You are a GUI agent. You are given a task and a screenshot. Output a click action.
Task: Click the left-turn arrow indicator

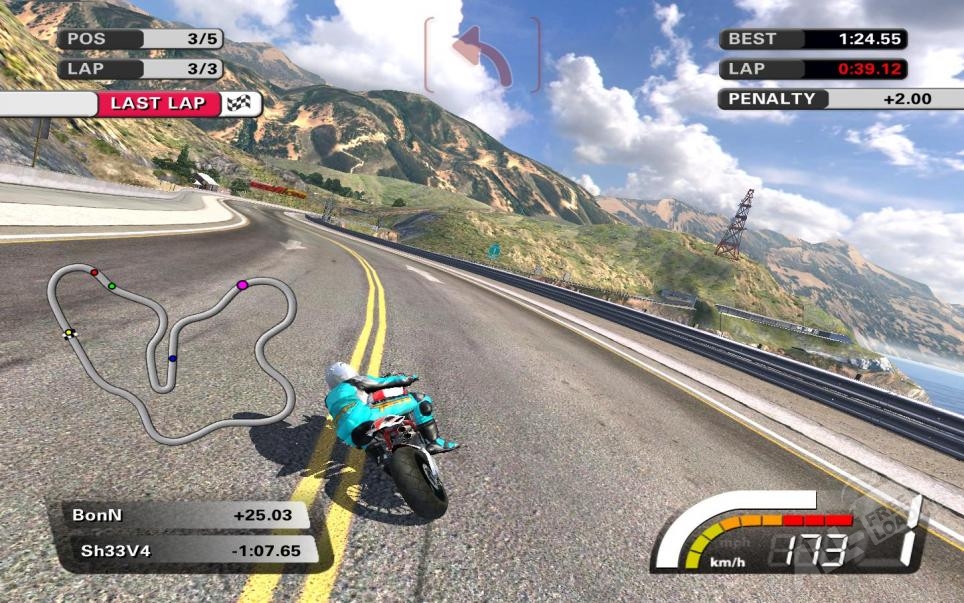[x=482, y=56]
